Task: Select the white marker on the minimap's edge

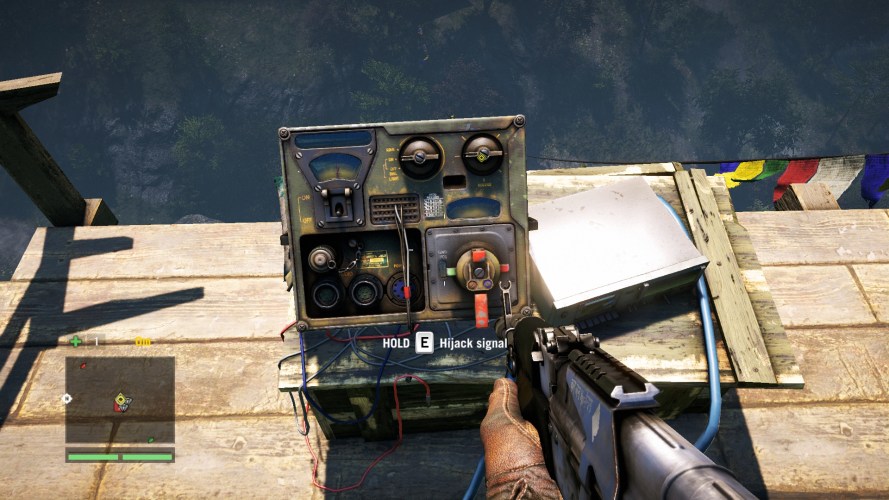Action: 66,398
